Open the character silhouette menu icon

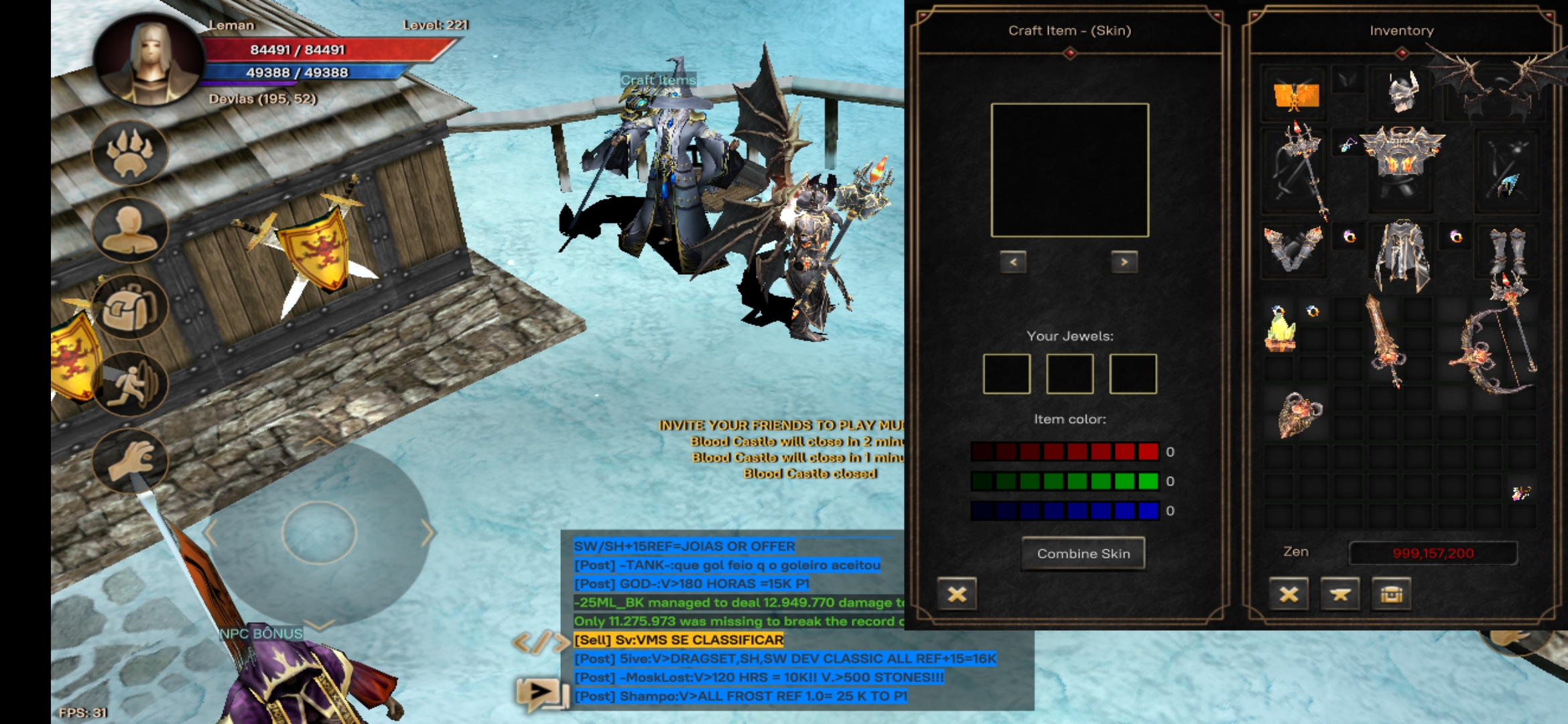pyautogui.click(x=129, y=230)
